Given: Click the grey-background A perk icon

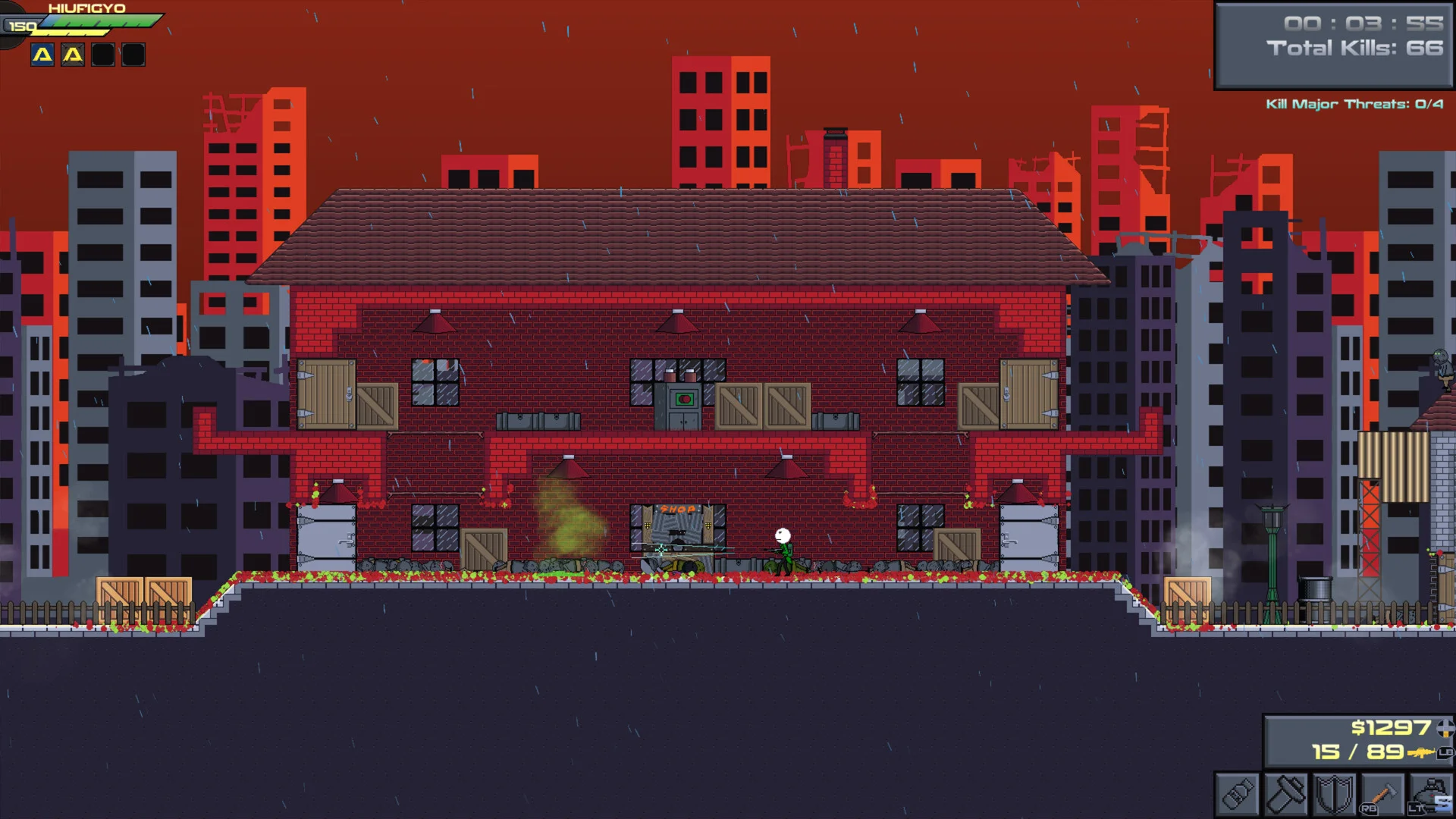Looking at the screenshot, I should [73, 55].
